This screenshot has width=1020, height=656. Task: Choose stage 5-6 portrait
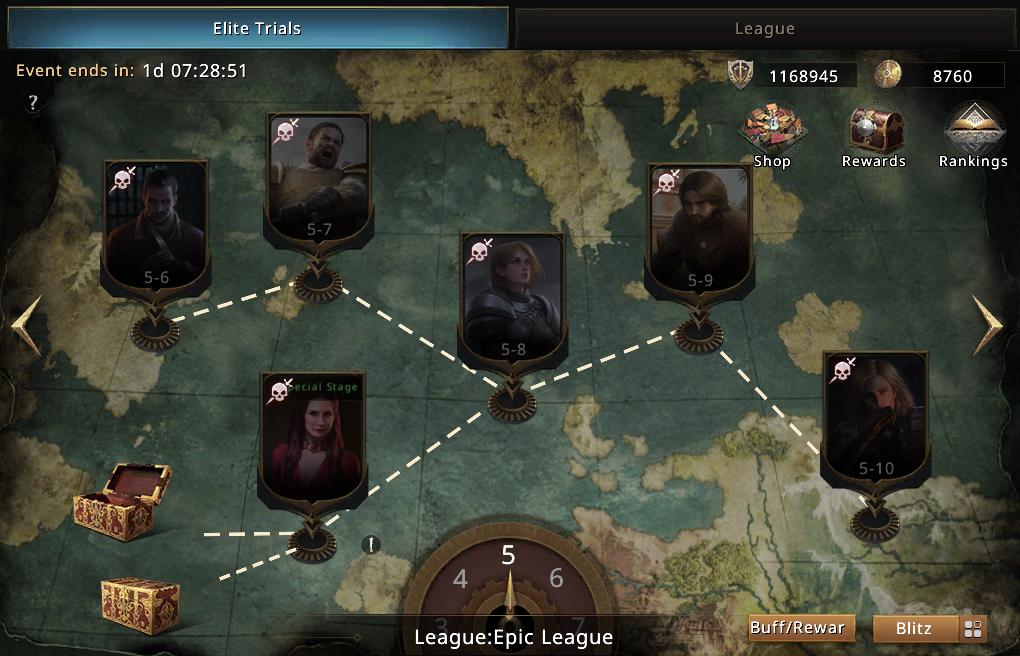155,227
